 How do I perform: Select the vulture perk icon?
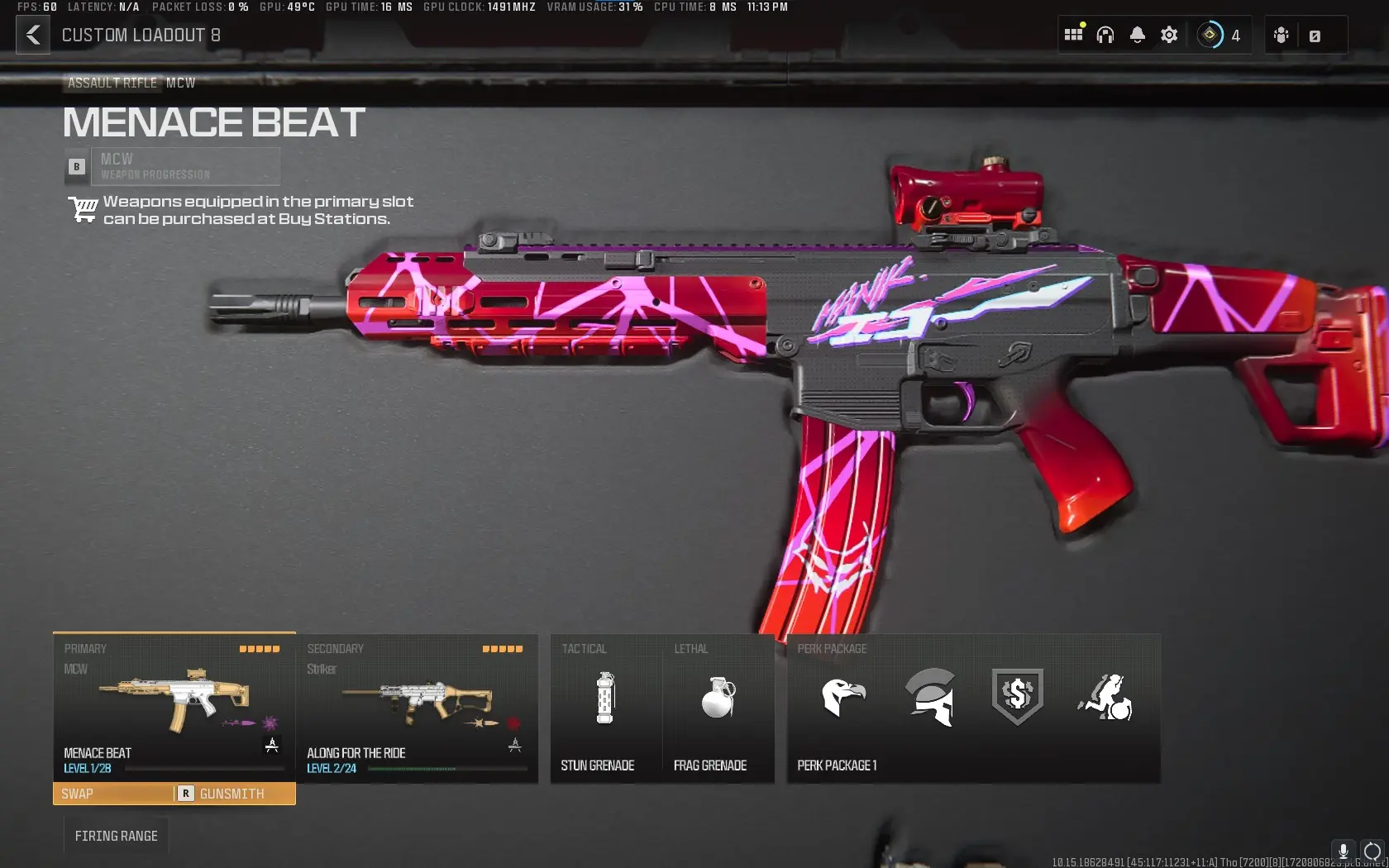click(x=845, y=699)
